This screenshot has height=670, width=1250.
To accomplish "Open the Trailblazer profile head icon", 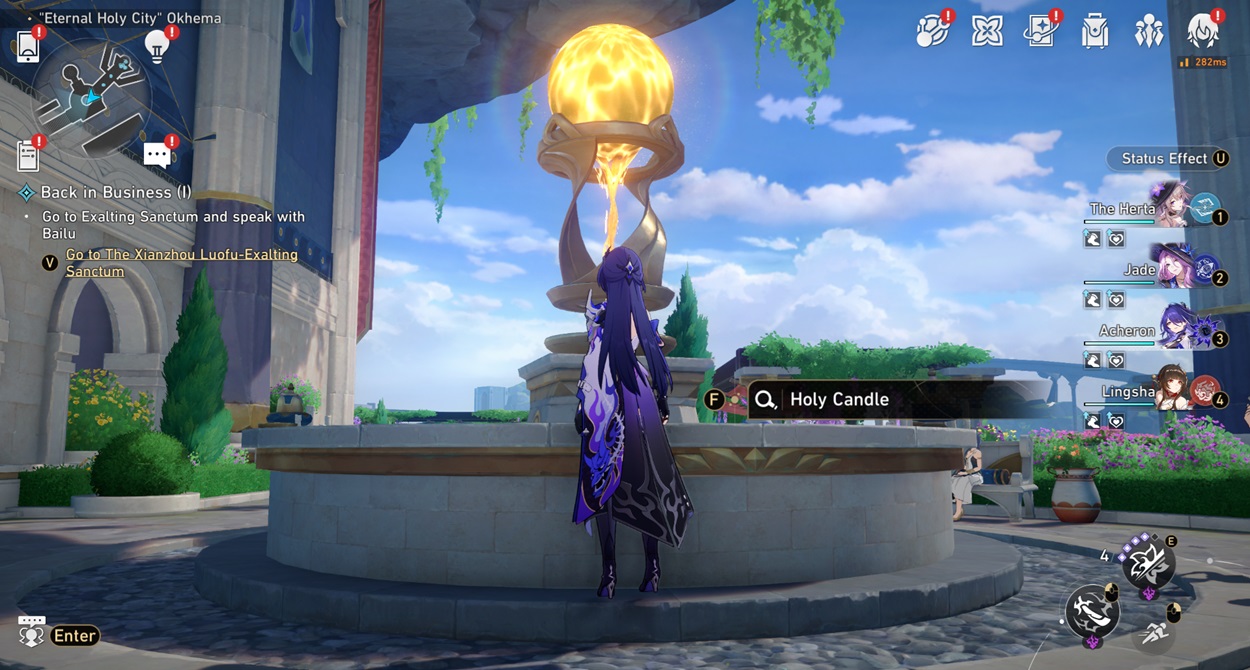I will [x=1202, y=31].
